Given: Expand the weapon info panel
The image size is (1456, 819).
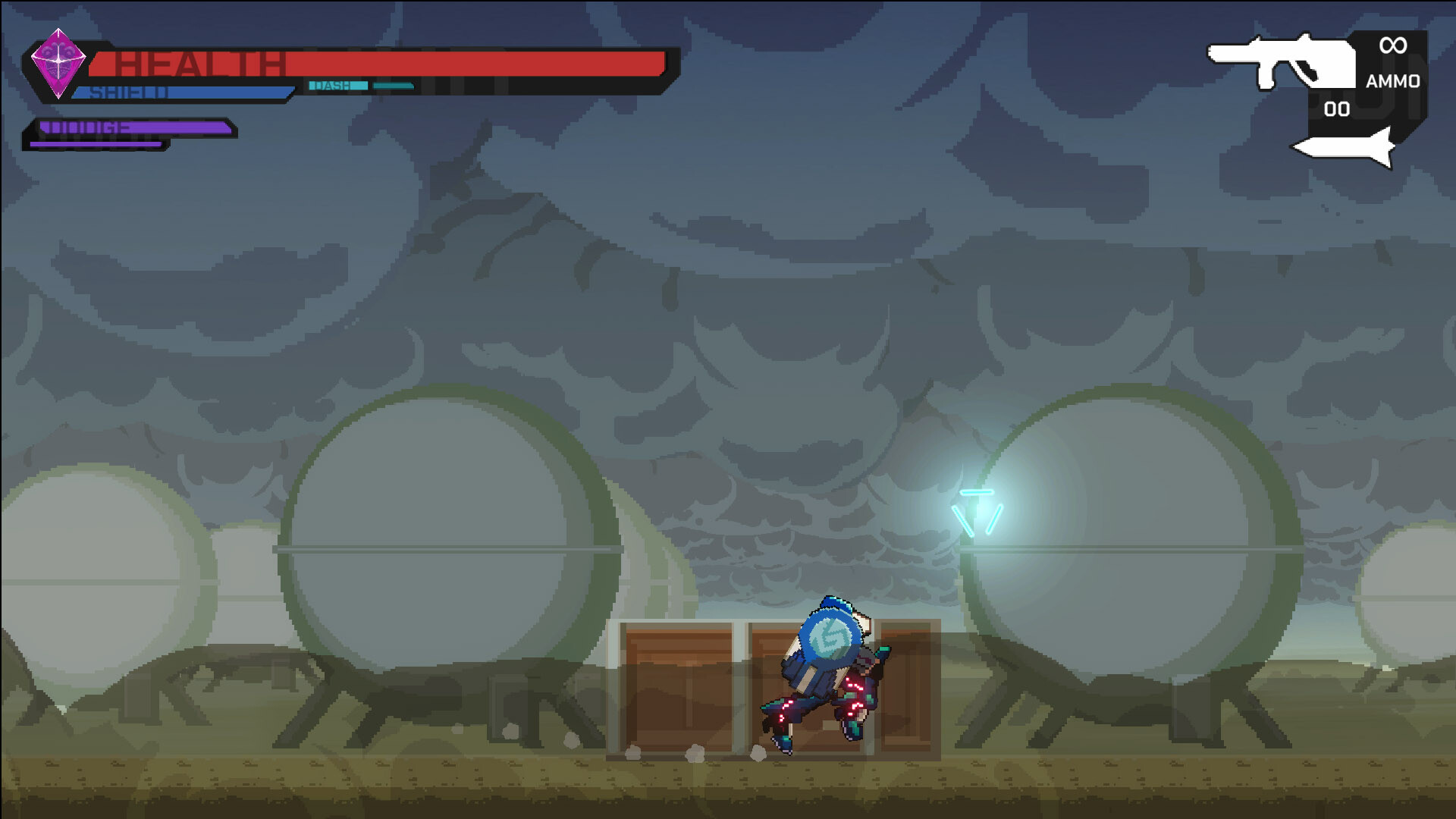Looking at the screenshot, I should (x=1365, y=91).
